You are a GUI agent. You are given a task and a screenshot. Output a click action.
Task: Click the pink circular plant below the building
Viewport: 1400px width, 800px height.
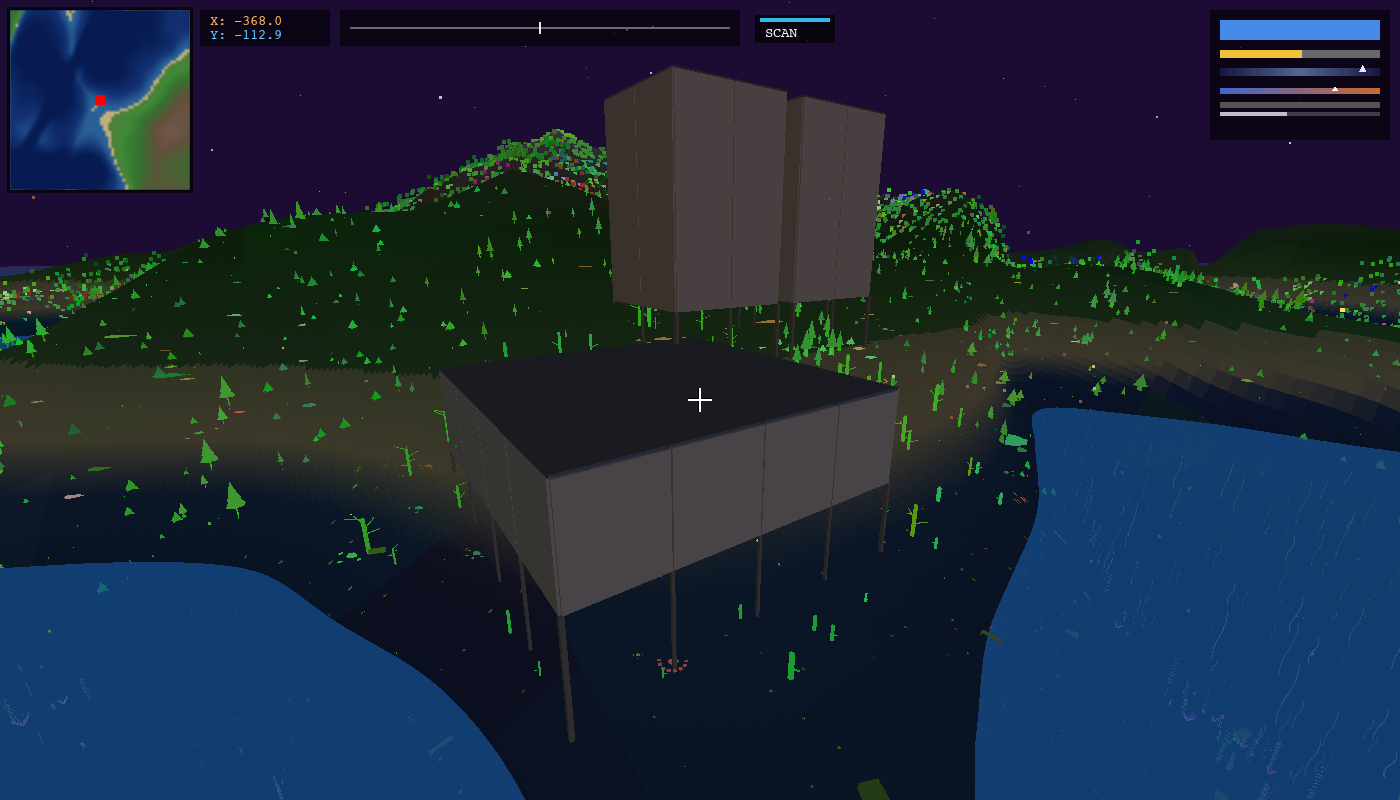(672, 663)
